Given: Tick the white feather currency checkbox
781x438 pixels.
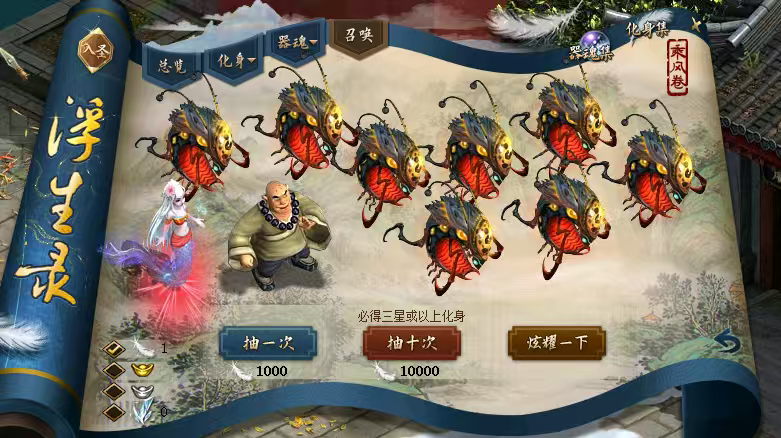Looking at the screenshot, I should (x=115, y=349).
